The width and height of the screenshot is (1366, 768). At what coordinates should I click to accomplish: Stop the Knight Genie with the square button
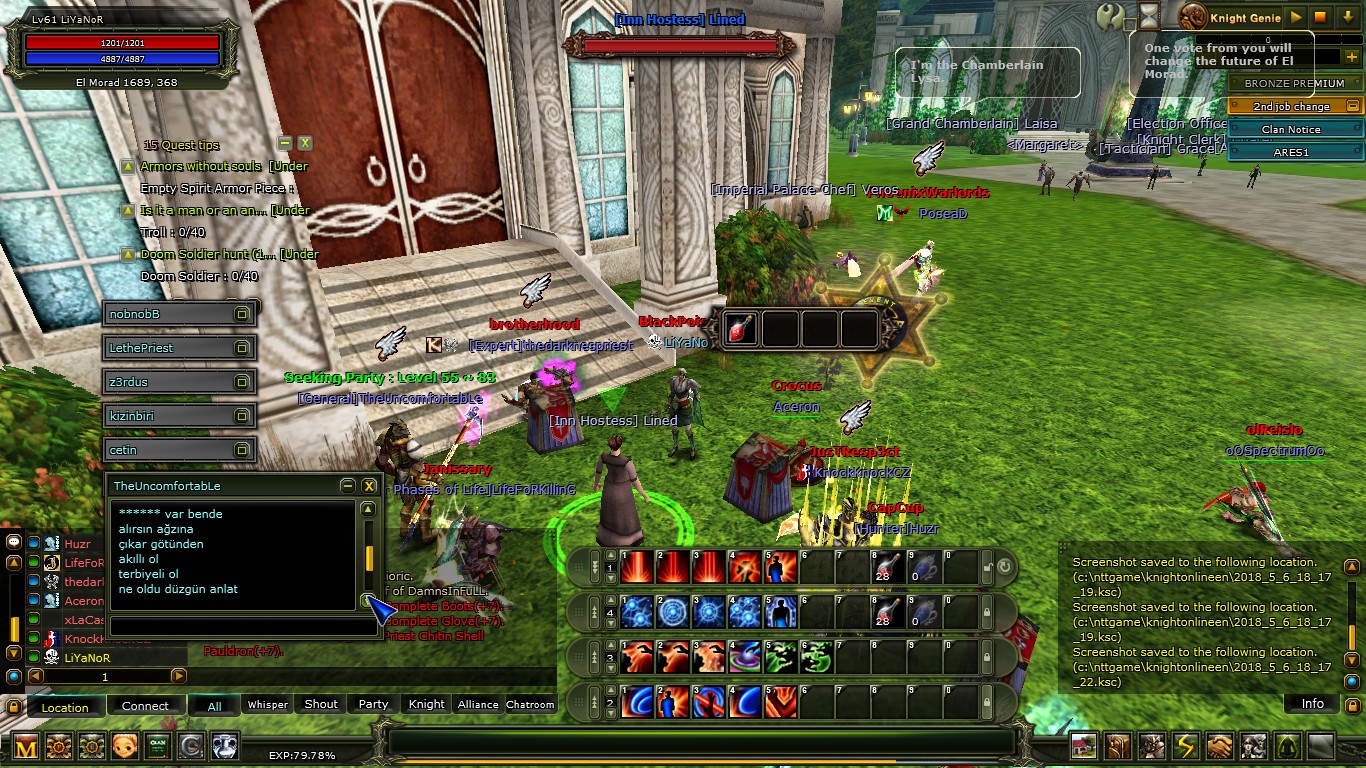click(1320, 17)
